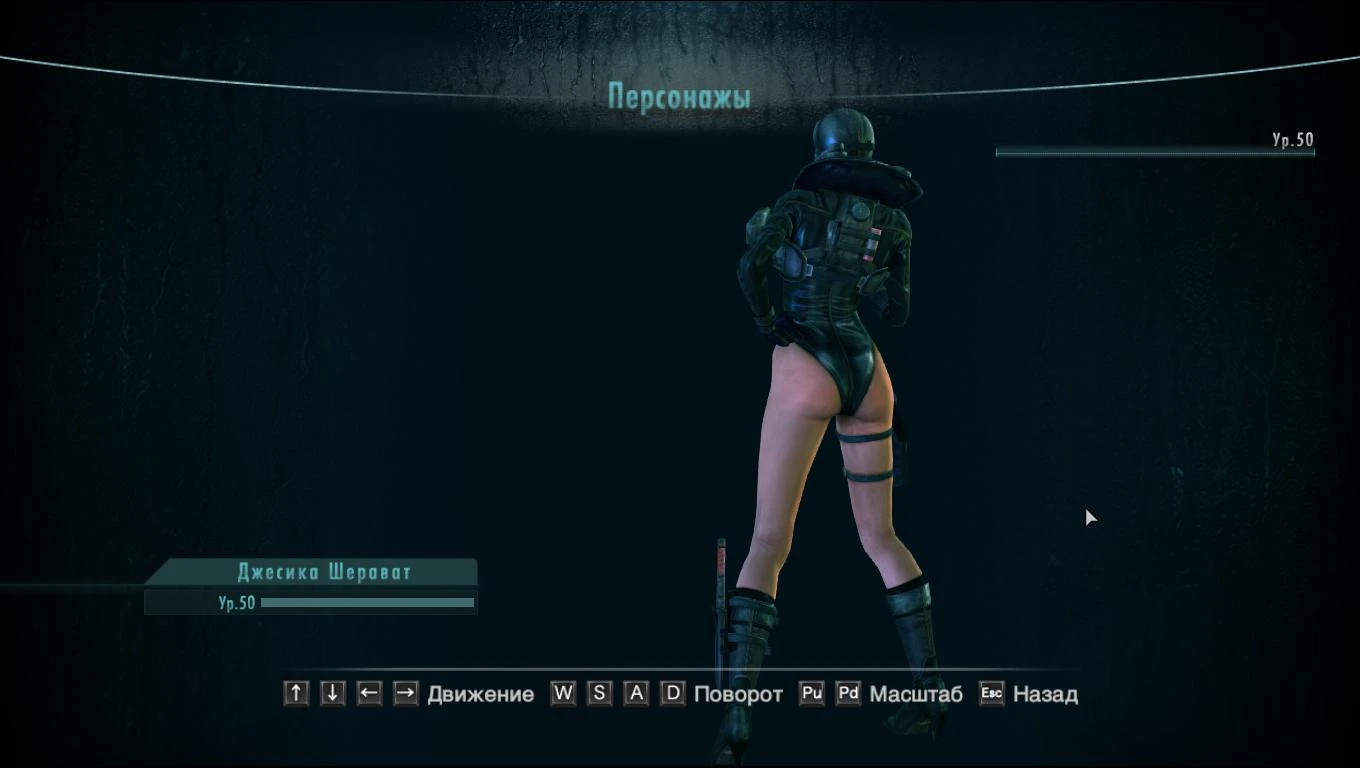Click the up arrow movement key icon
The image size is (1360, 768).
tap(296, 693)
